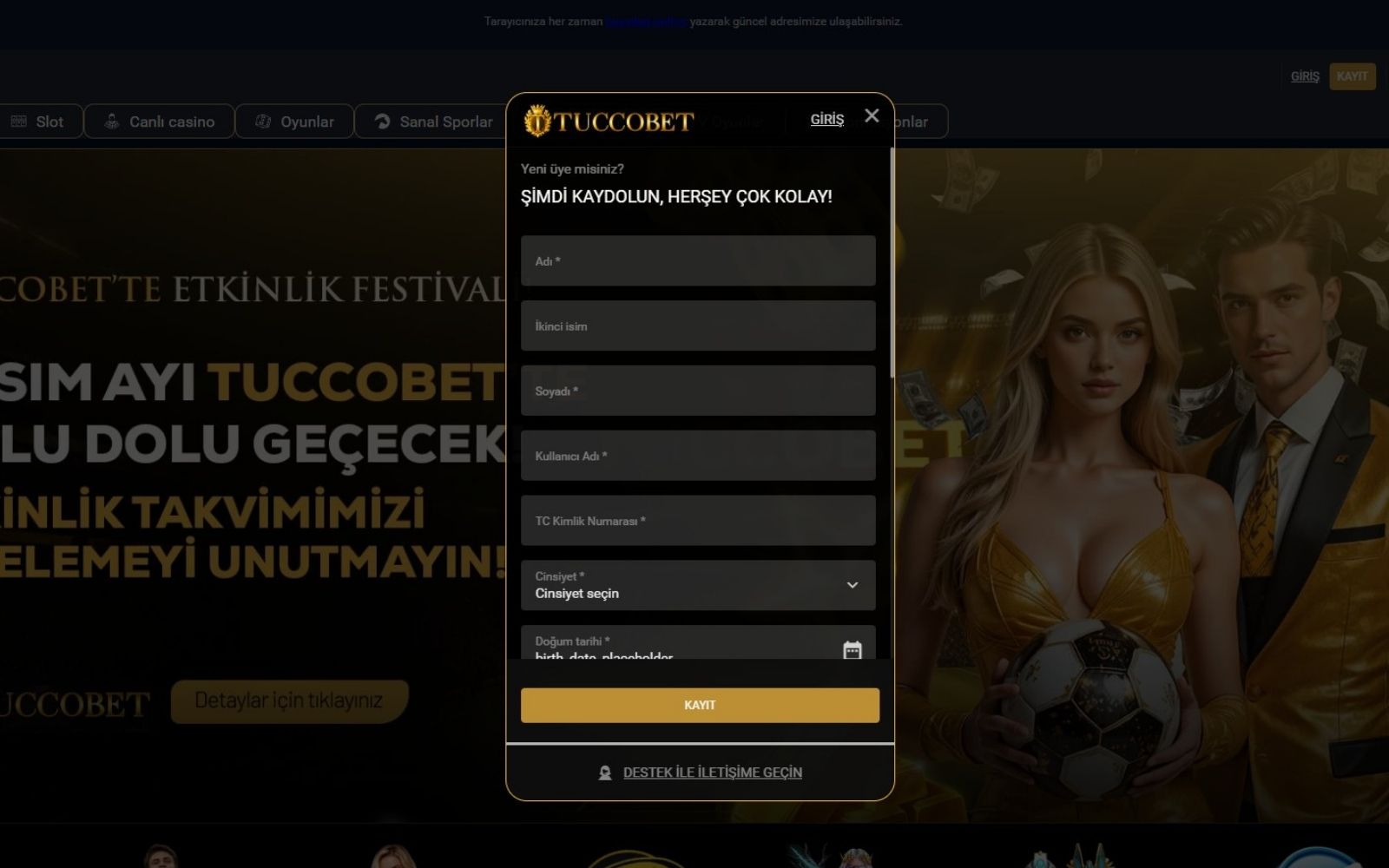
Task: Click the 'Detaylar için tıklayınız' banner button
Action: (x=289, y=700)
